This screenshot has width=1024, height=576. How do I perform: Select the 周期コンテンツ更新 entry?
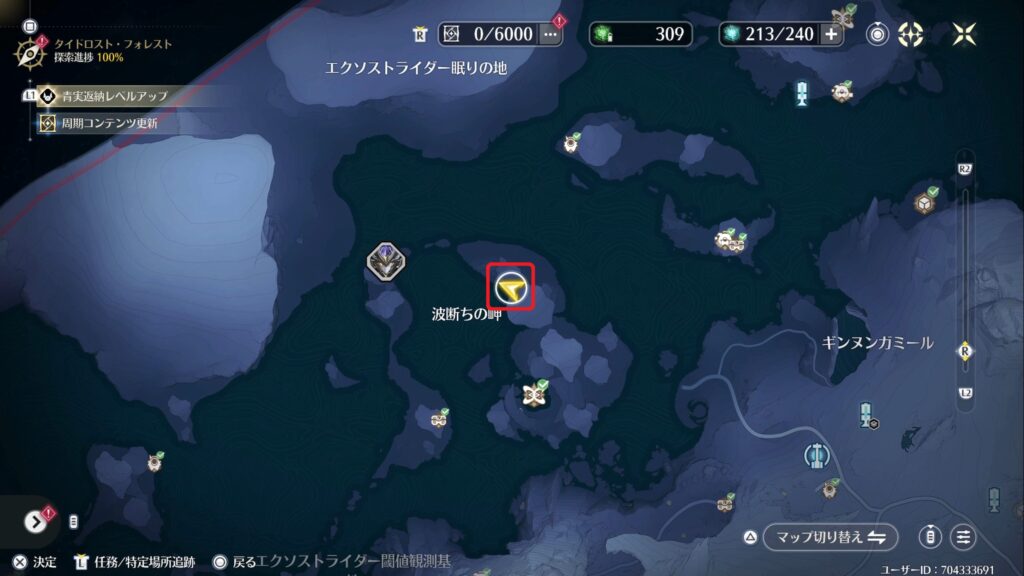pos(110,123)
